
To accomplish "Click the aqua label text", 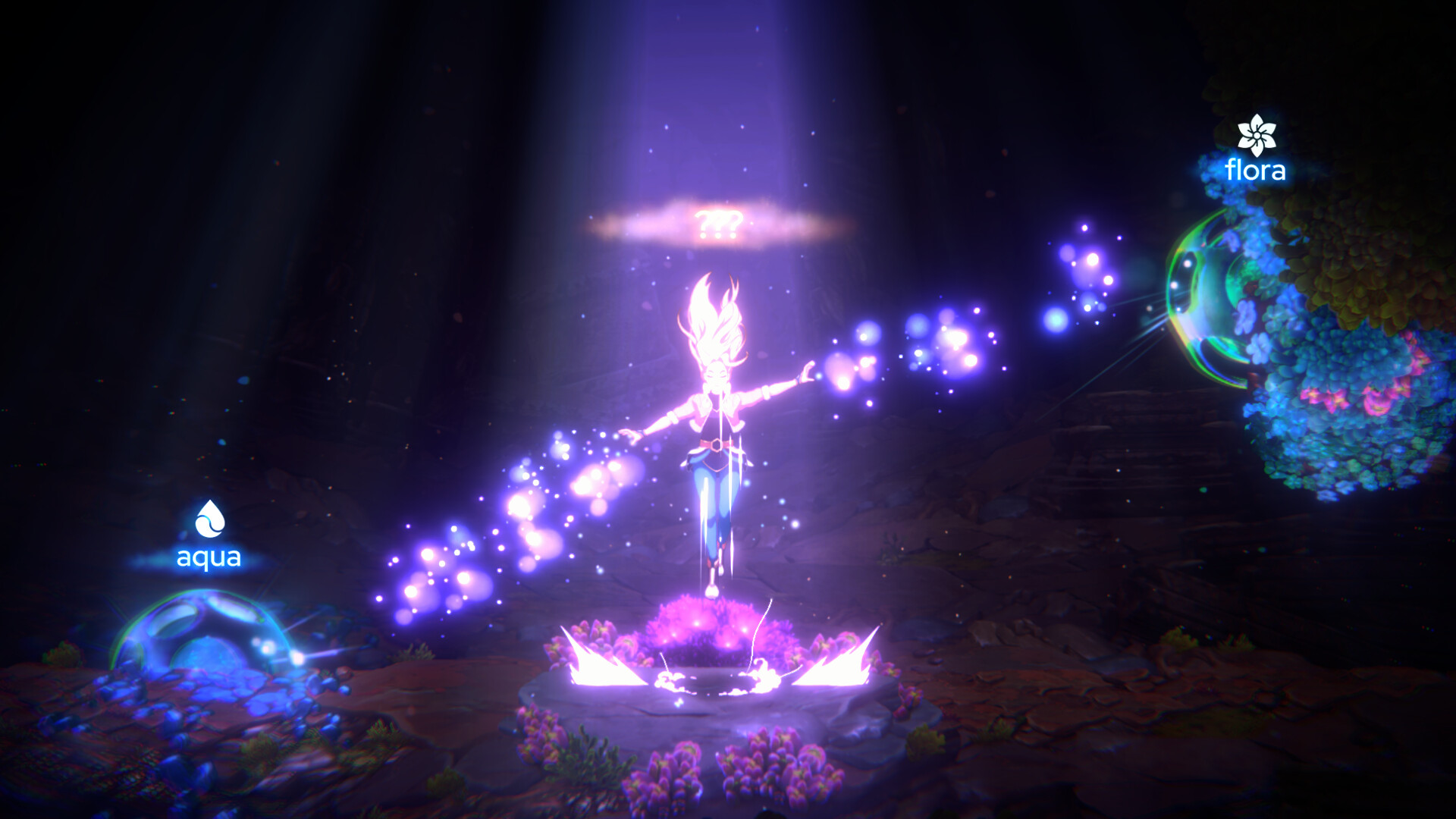I will tap(208, 559).
